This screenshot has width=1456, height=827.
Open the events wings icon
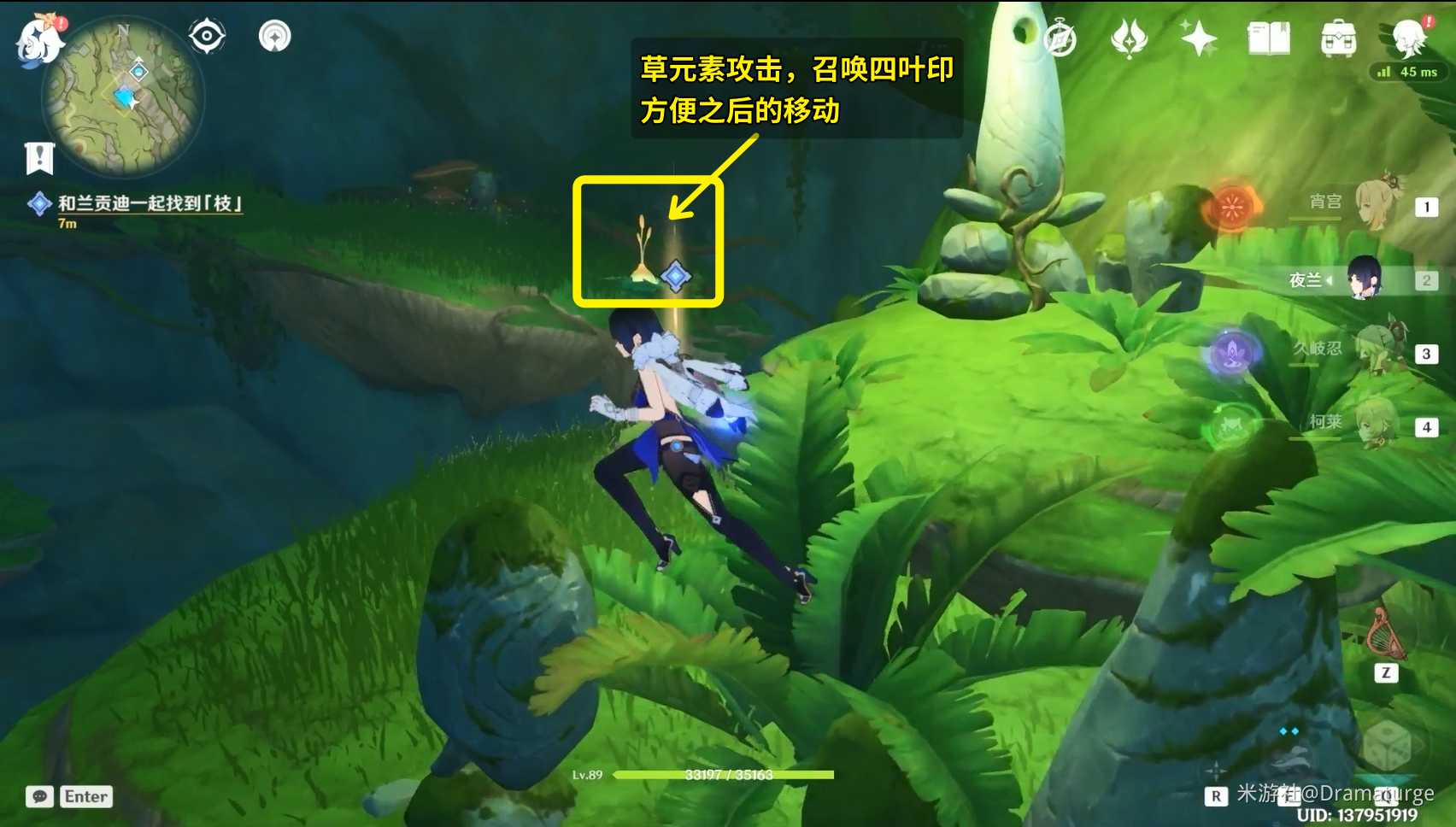1130,38
